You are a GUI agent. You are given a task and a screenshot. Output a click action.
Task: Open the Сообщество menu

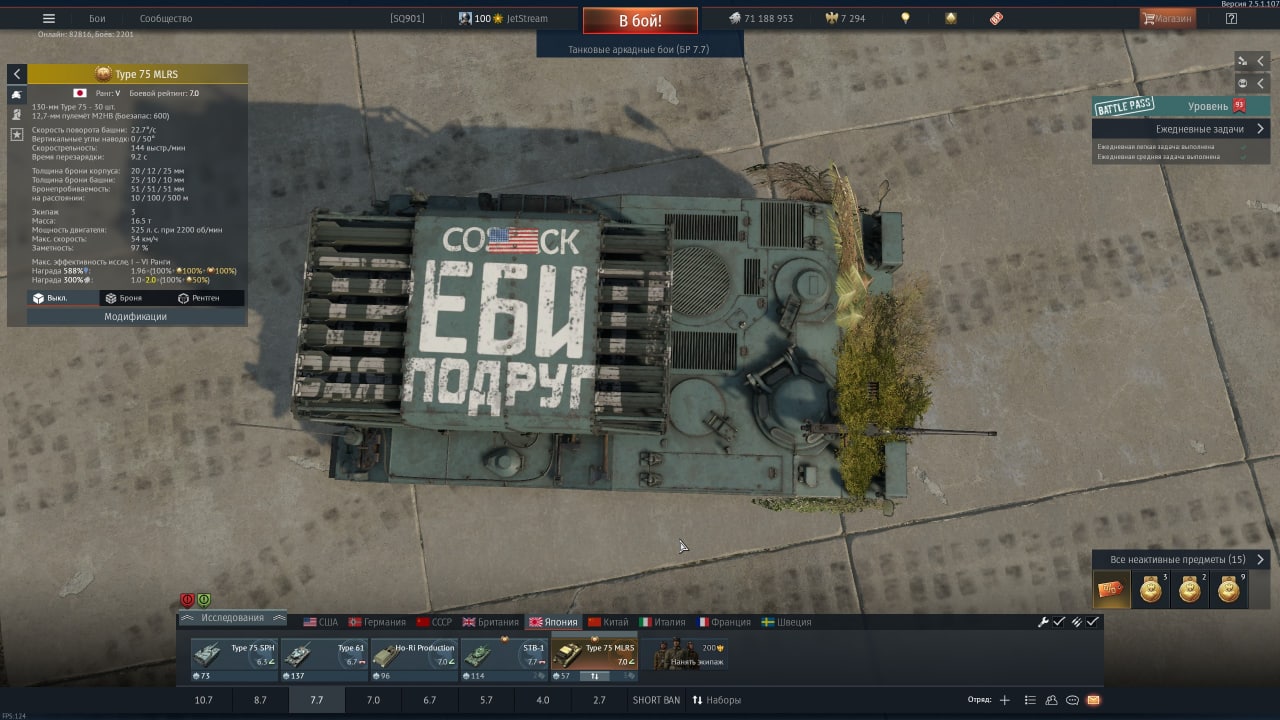pos(166,18)
